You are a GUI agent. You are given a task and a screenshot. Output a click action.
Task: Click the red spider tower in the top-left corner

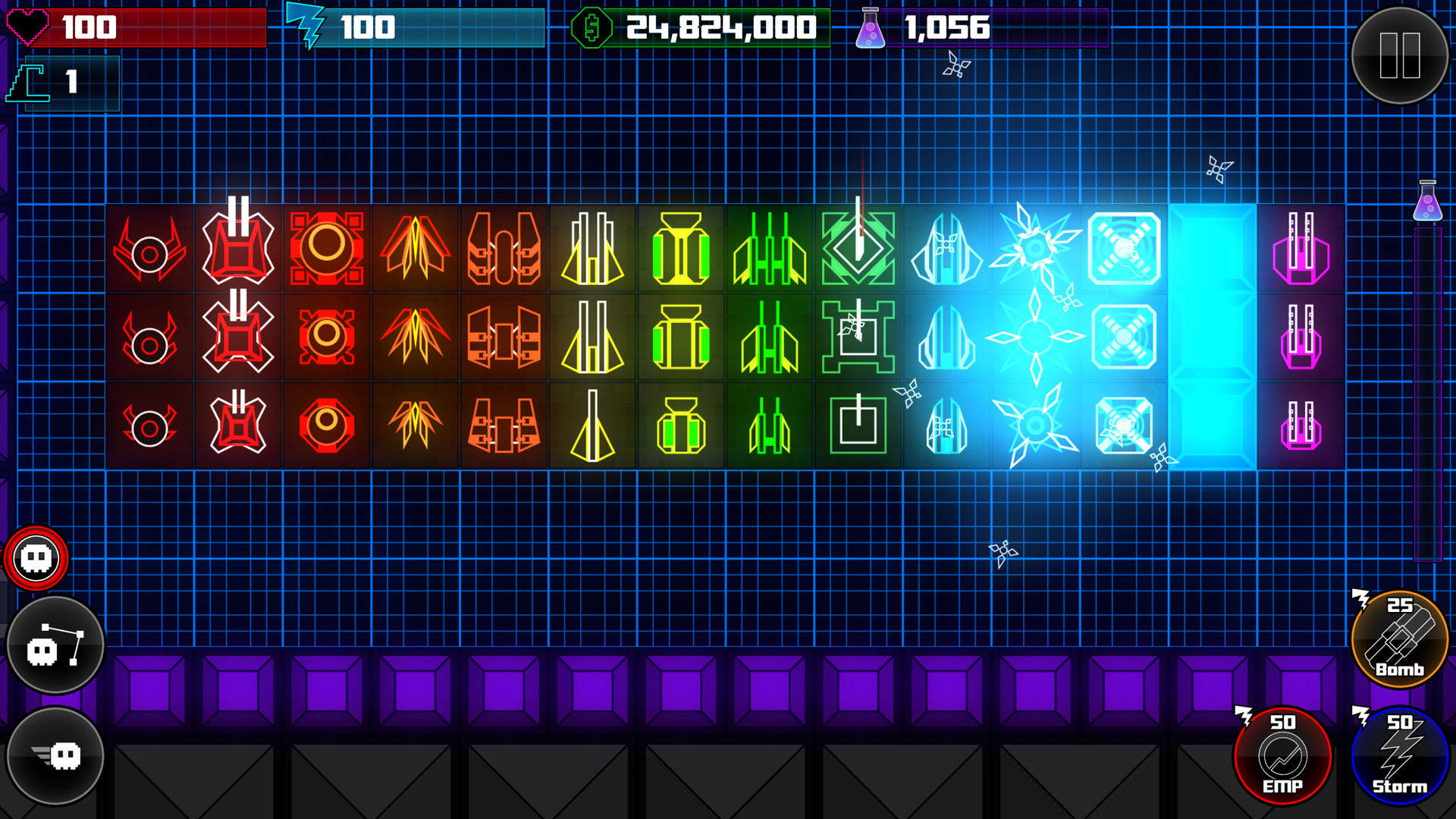(x=150, y=250)
